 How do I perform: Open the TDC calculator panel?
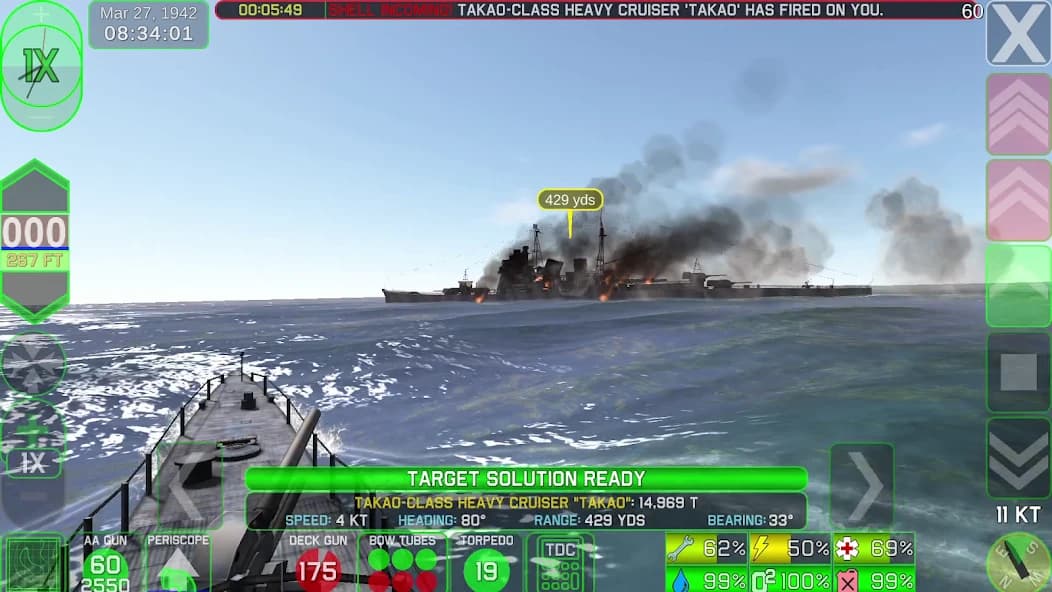pyautogui.click(x=560, y=563)
